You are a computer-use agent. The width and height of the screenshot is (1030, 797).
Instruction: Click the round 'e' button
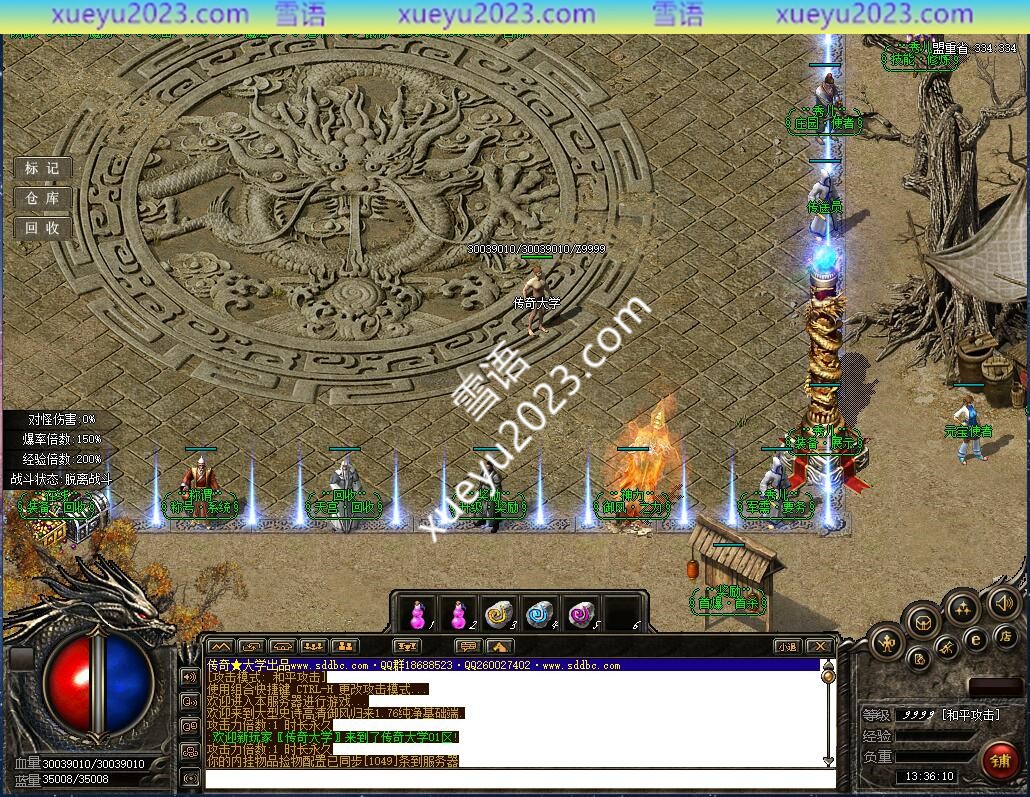[x=976, y=640]
